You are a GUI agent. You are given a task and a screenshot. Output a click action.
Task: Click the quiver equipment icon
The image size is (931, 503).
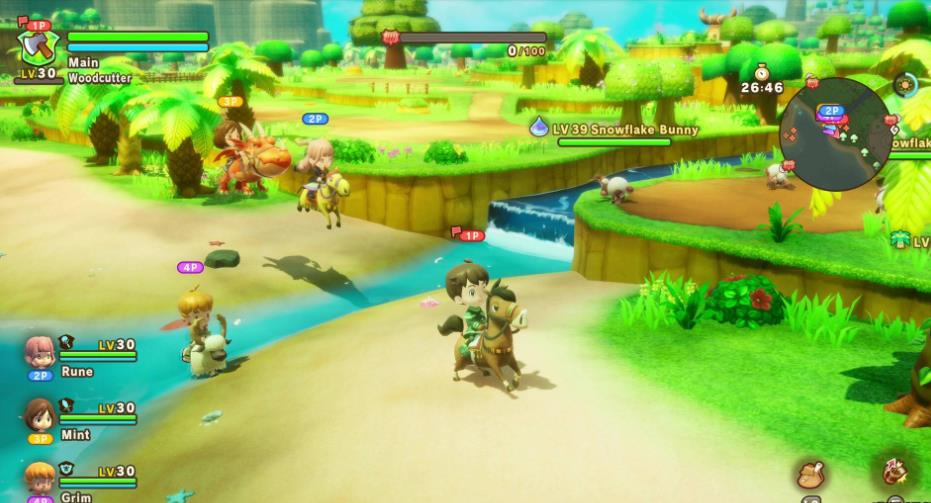896,472
